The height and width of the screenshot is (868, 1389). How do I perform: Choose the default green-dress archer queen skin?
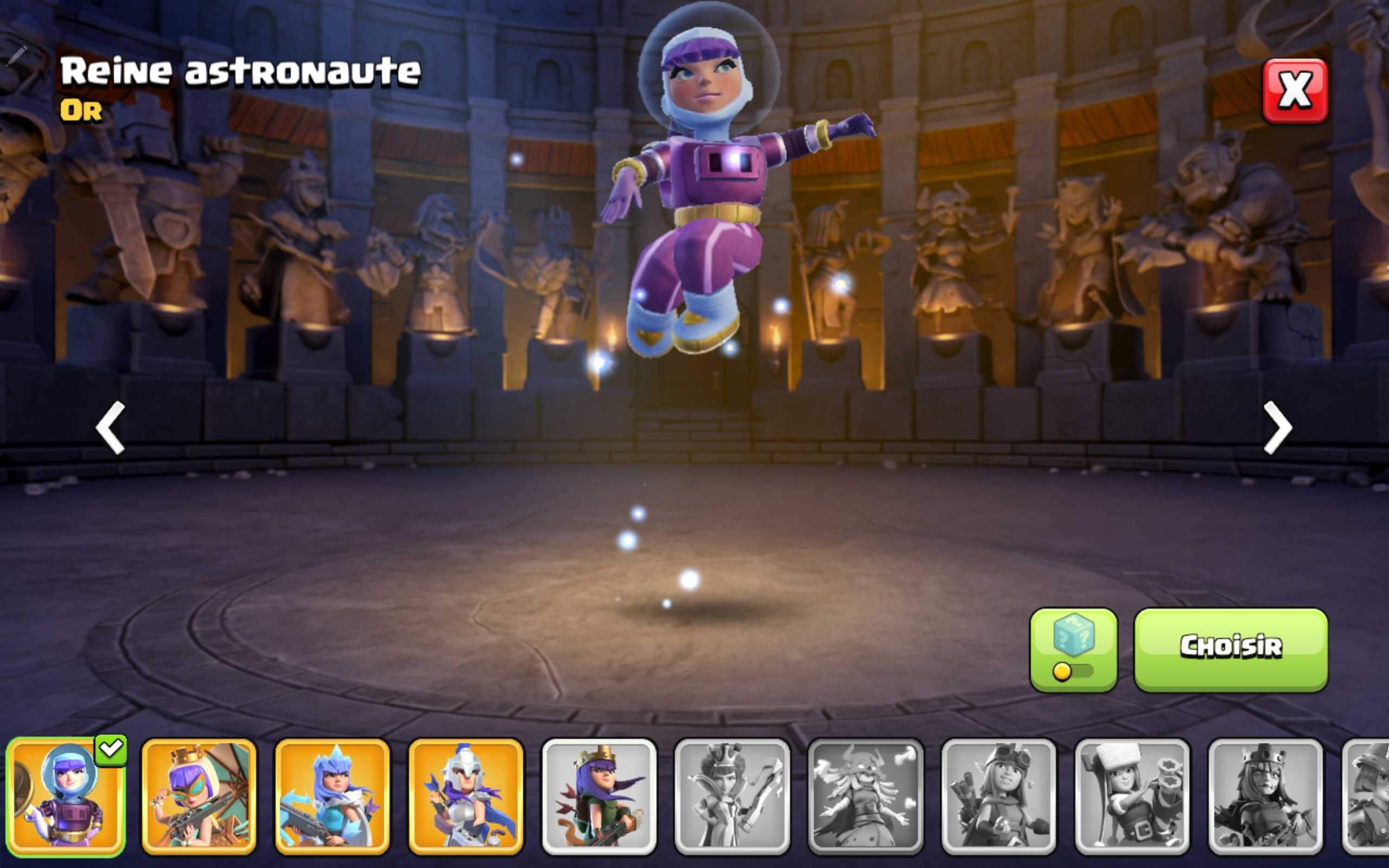pyautogui.click(x=598, y=796)
